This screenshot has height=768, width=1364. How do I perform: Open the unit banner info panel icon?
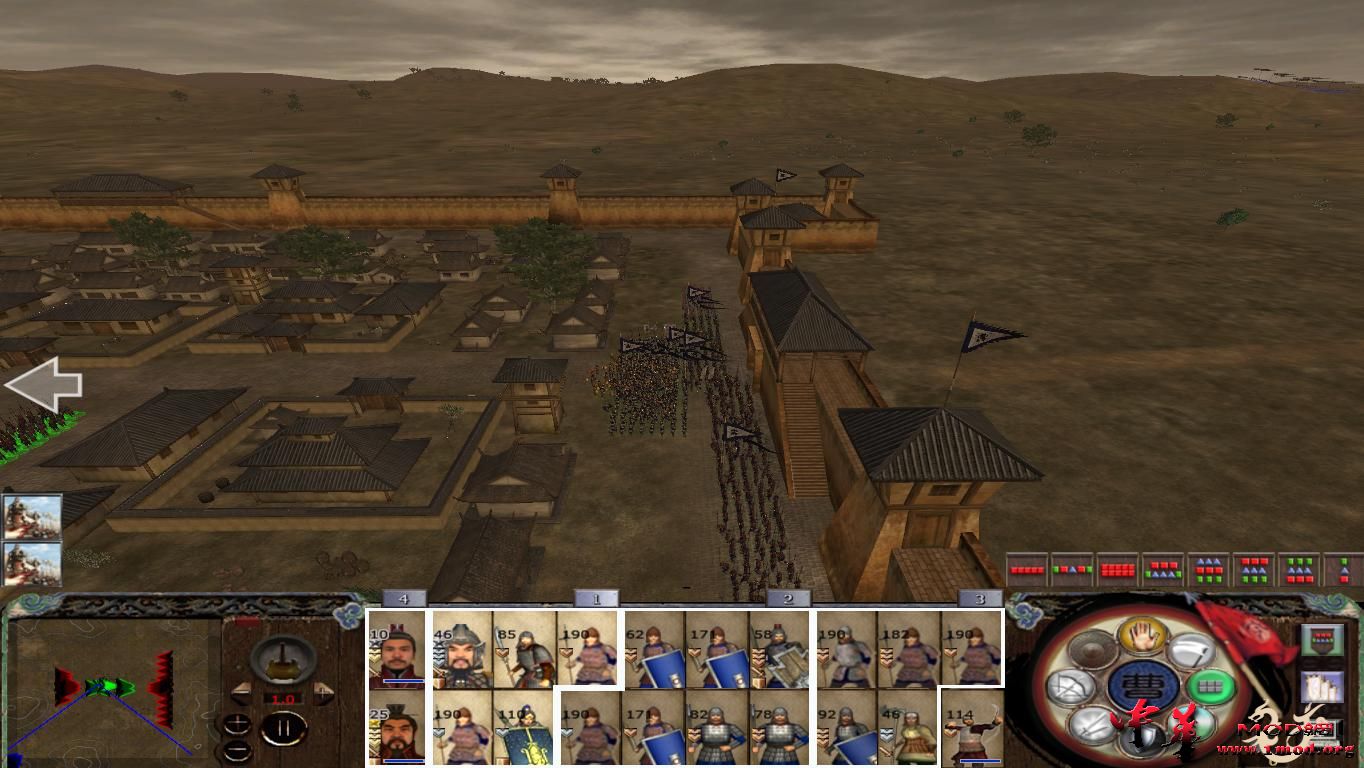[1321, 639]
